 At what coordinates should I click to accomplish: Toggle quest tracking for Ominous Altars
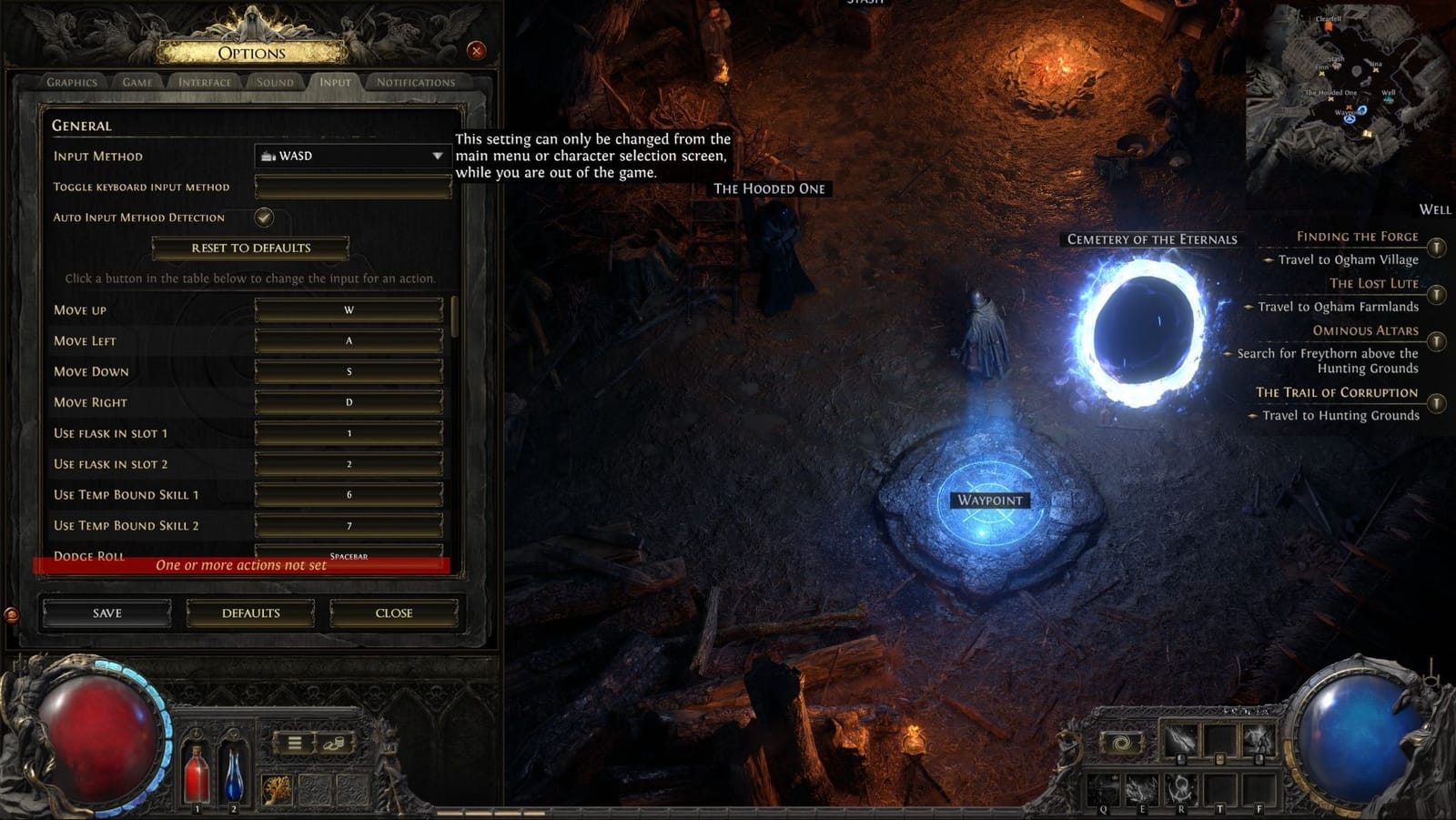[x=1436, y=343]
